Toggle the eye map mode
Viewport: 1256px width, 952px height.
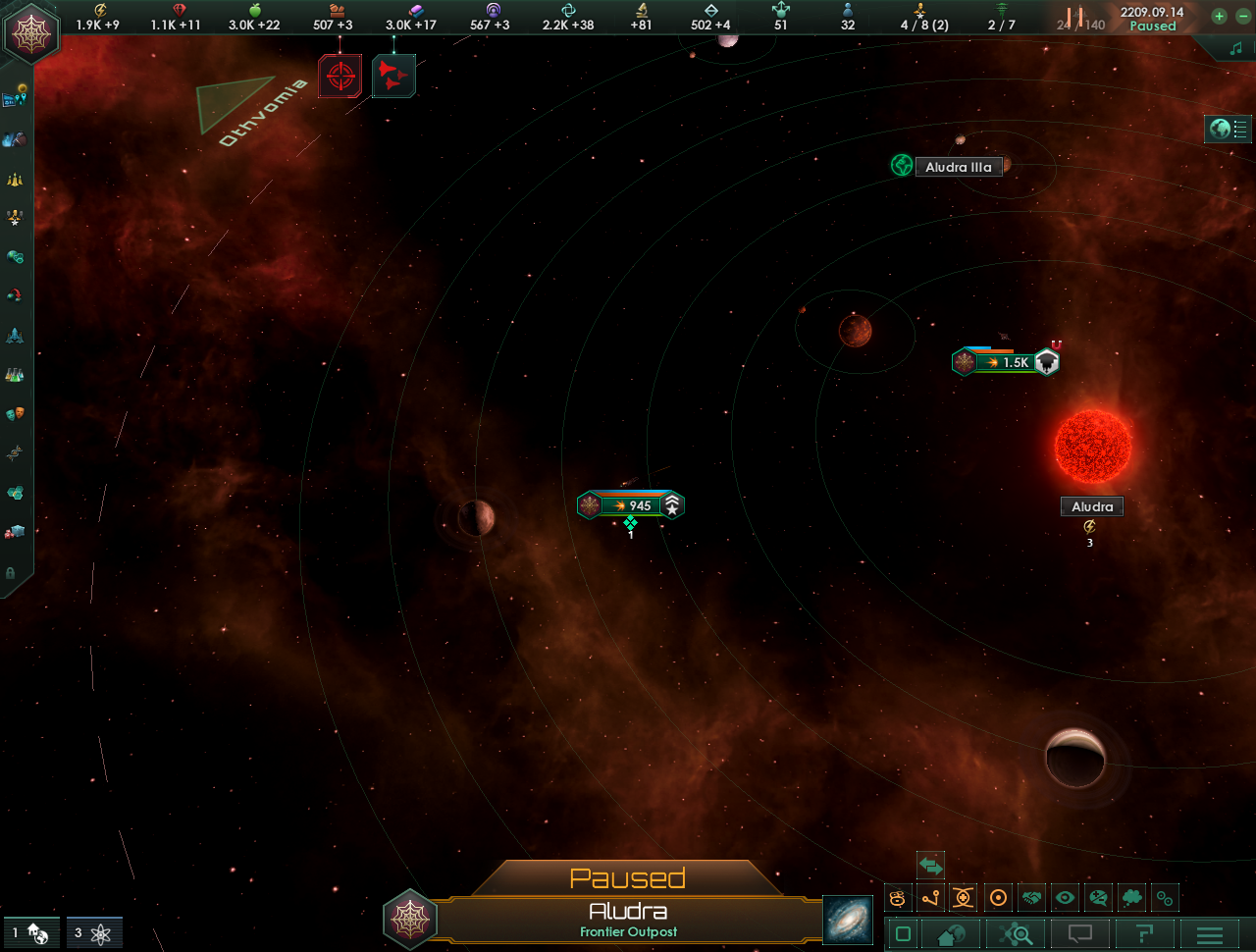[1065, 897]
